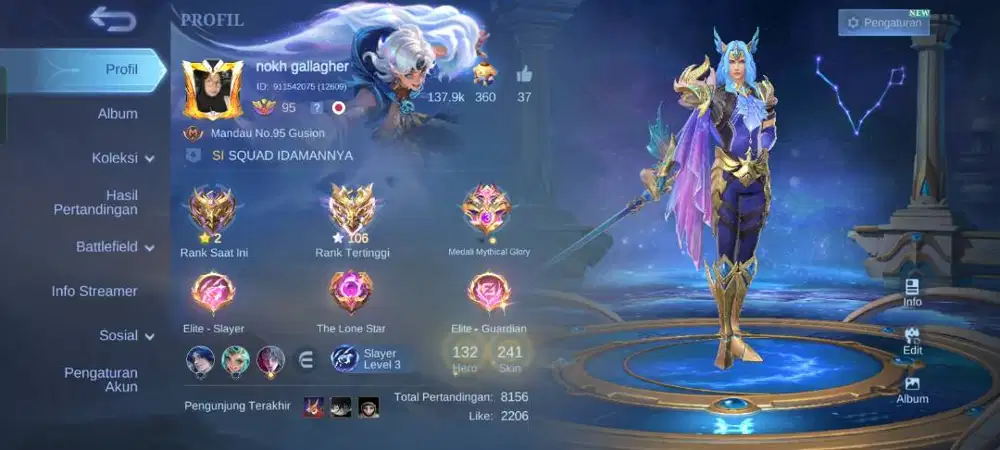Open the Info button beside hero
The width and height of the screenshot is (1000, 450).
912,292
